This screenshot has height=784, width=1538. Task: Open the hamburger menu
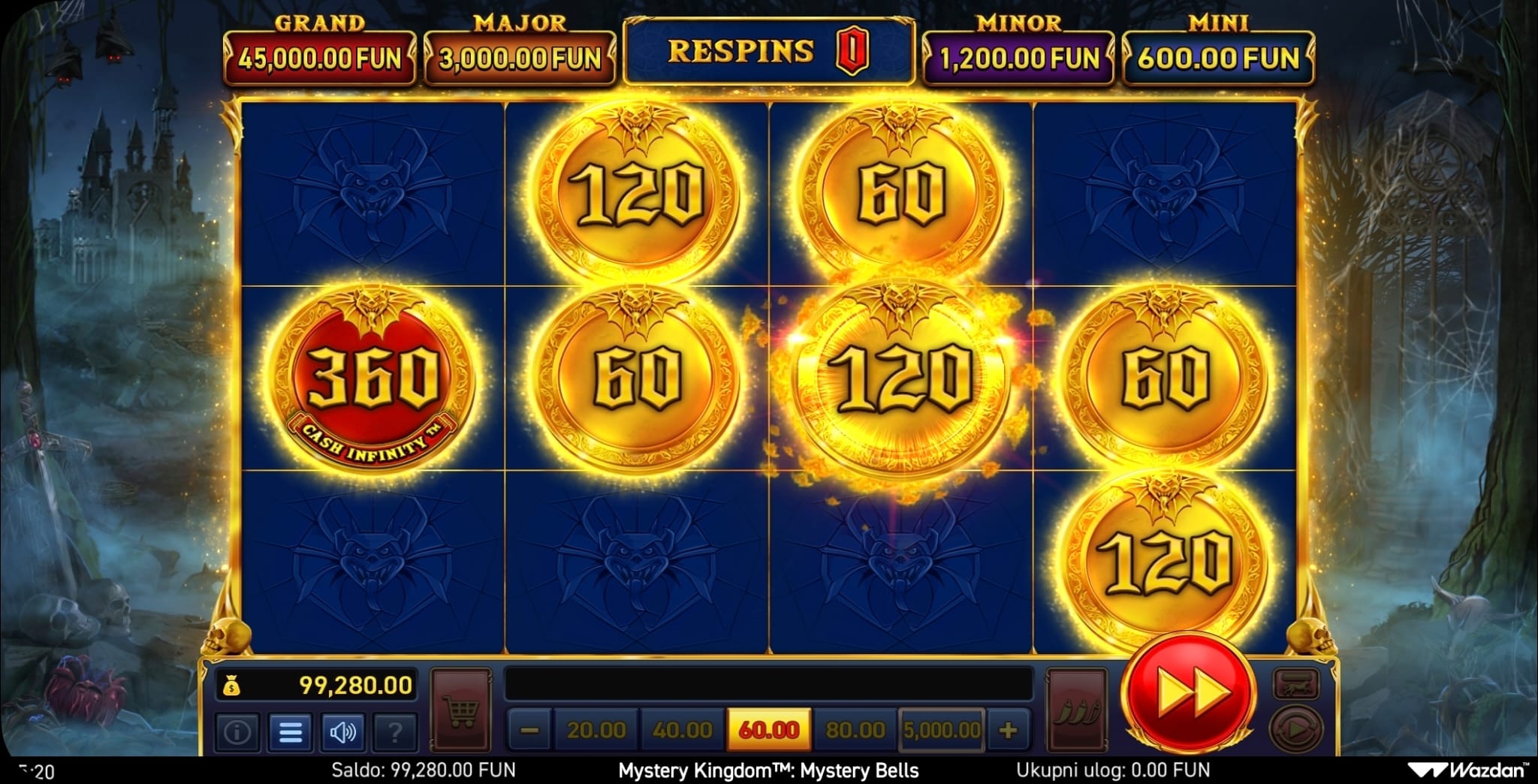pyautogui.click(x=290, y=731)
